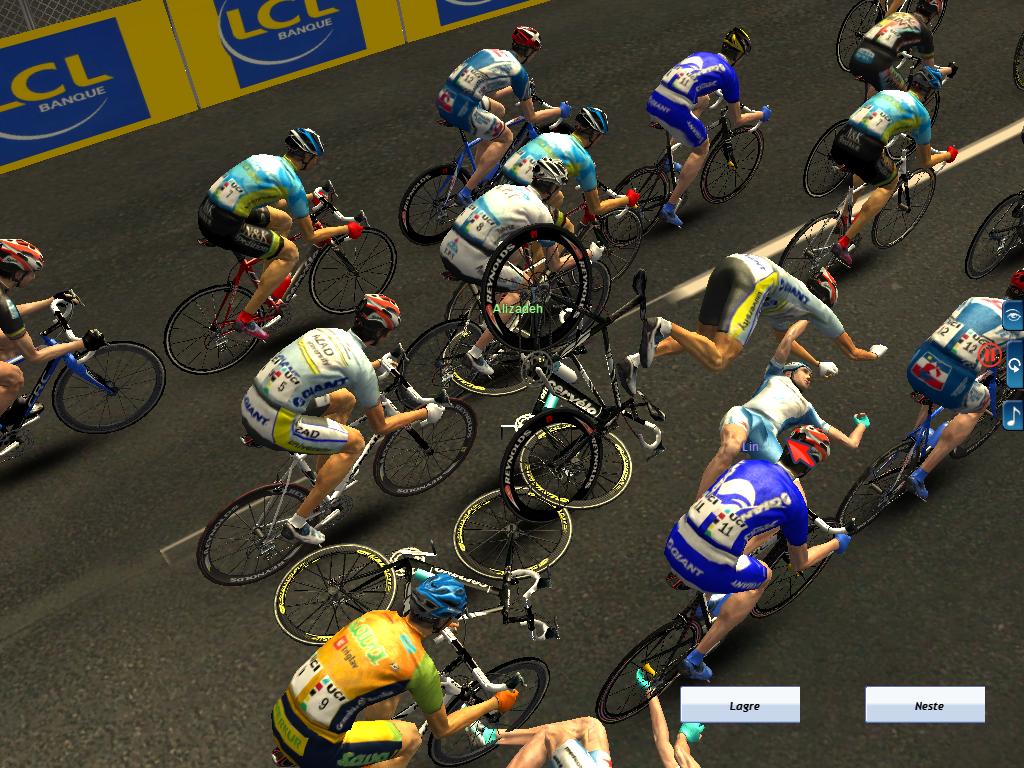
Task: Toggle the eye view icon
Action: tap(1013, 316)
